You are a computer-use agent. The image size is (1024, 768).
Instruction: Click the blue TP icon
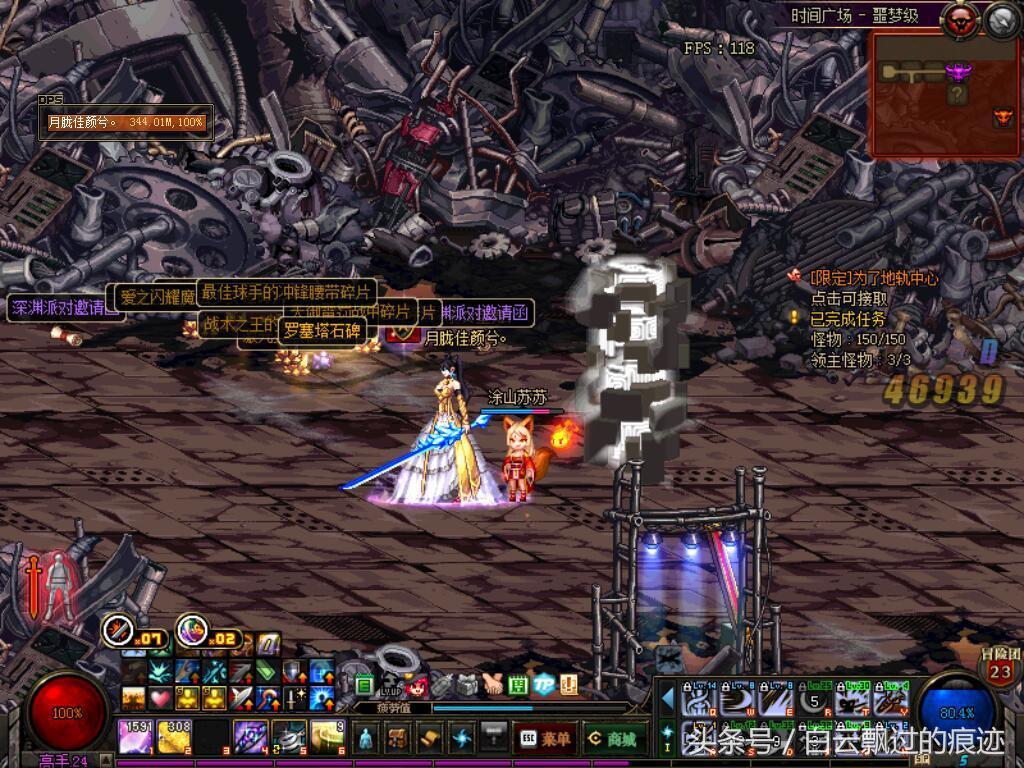point(543,684)
